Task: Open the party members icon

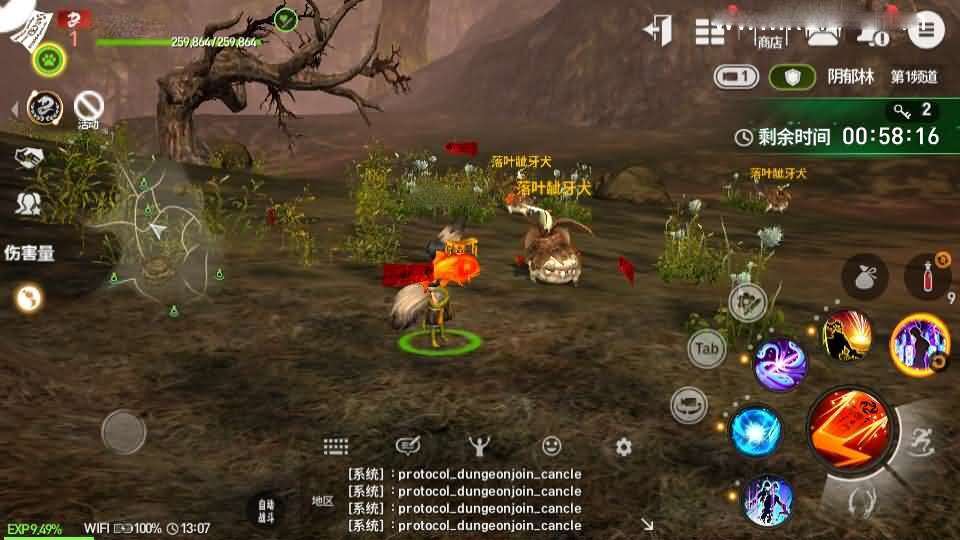Action: pyautogui.click(x=28, y=205)
